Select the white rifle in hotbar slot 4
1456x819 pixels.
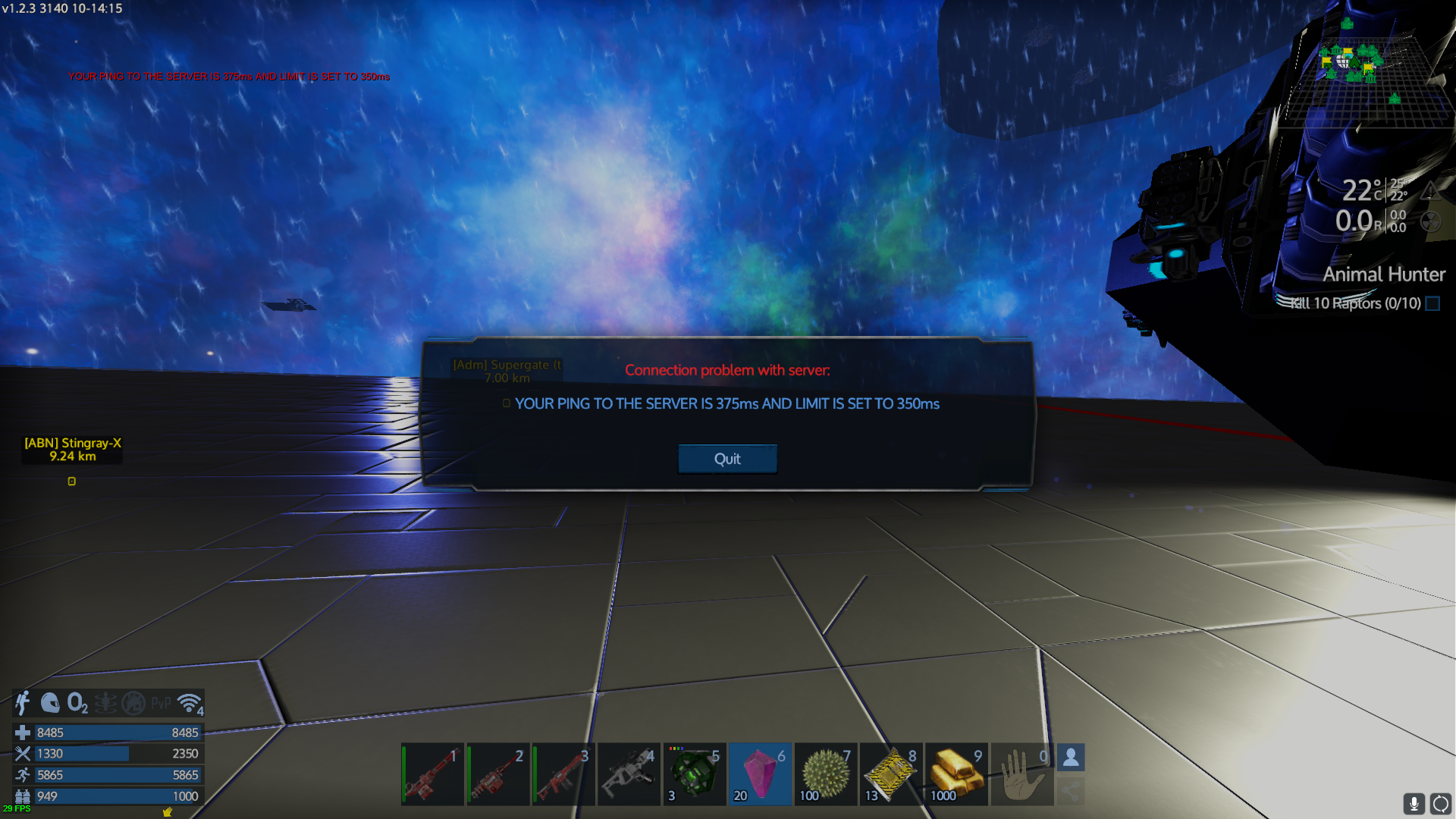[629, 774]
